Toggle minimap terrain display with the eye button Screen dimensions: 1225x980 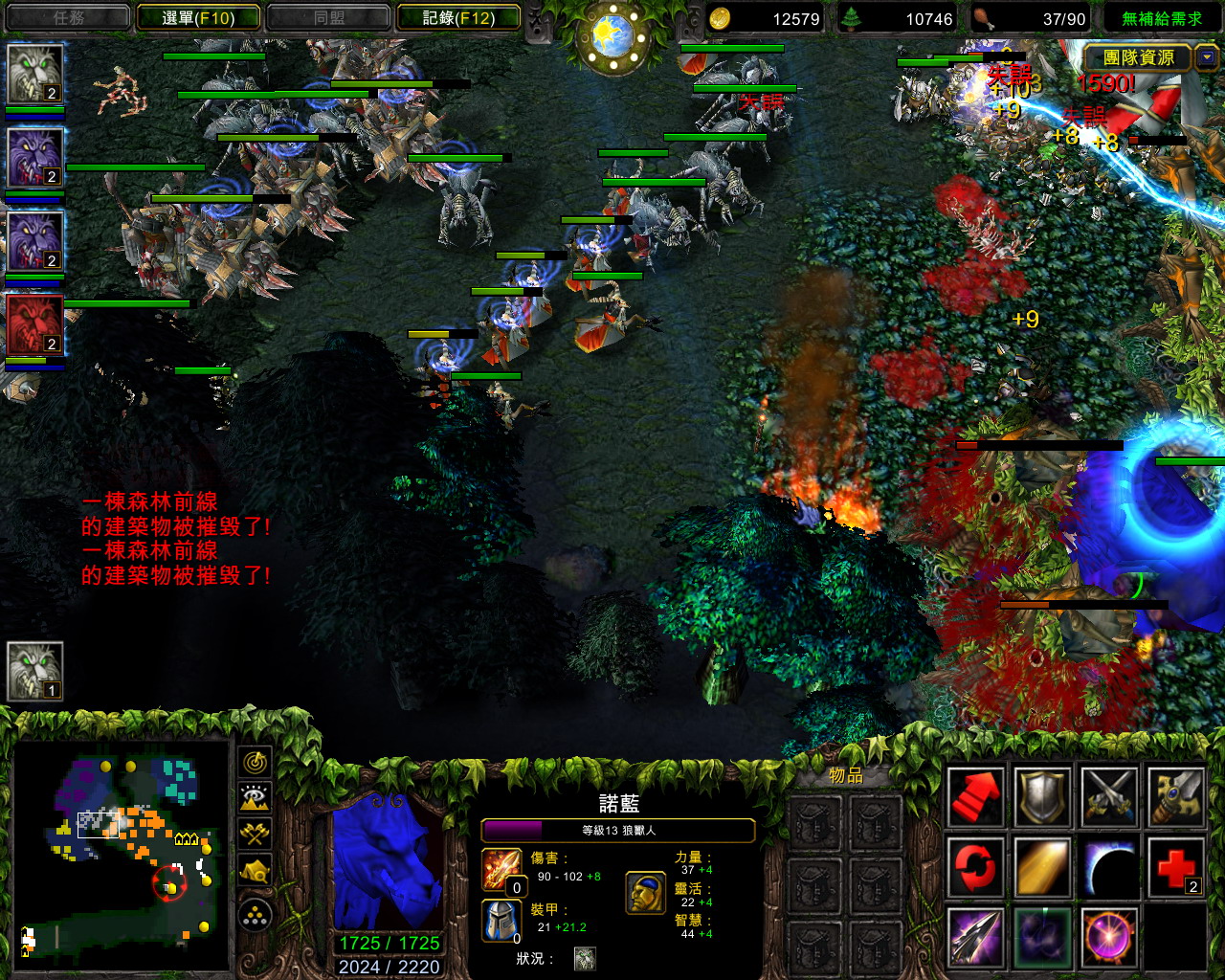tap(255, 798)
